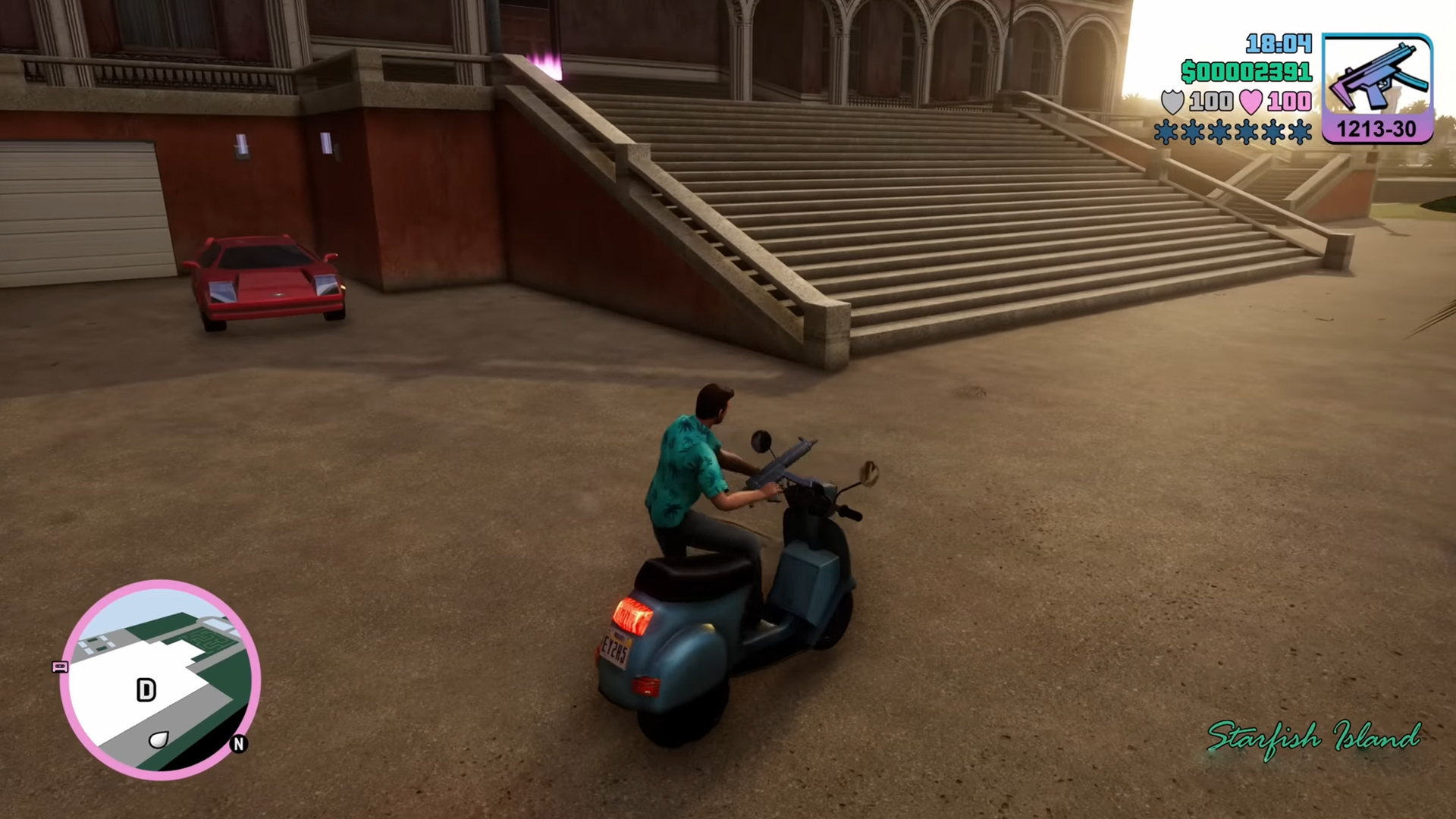Click the cassette pickup icon on the minimap

[x=60, y=668]
